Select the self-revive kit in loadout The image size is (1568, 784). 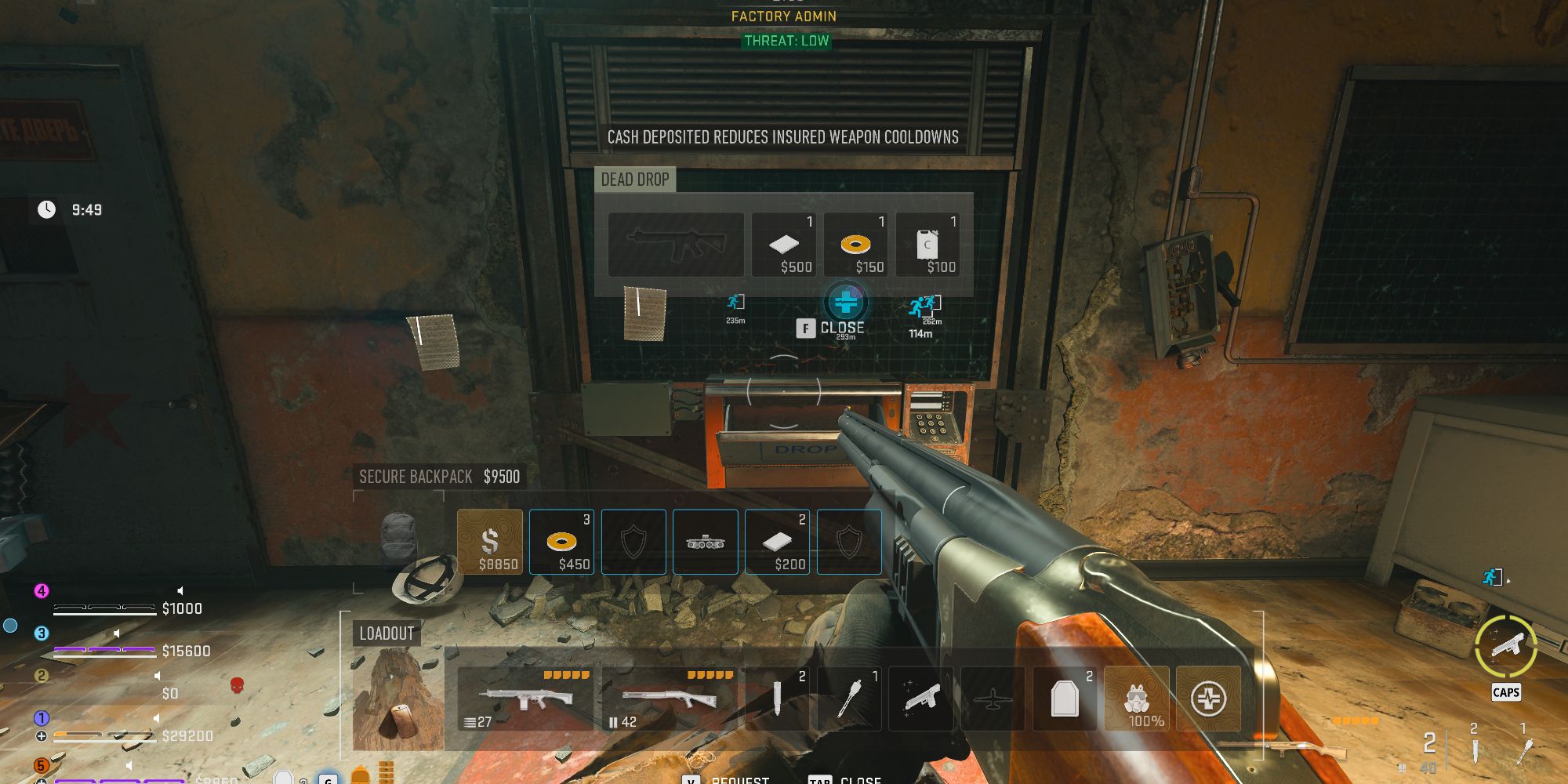1210,699
